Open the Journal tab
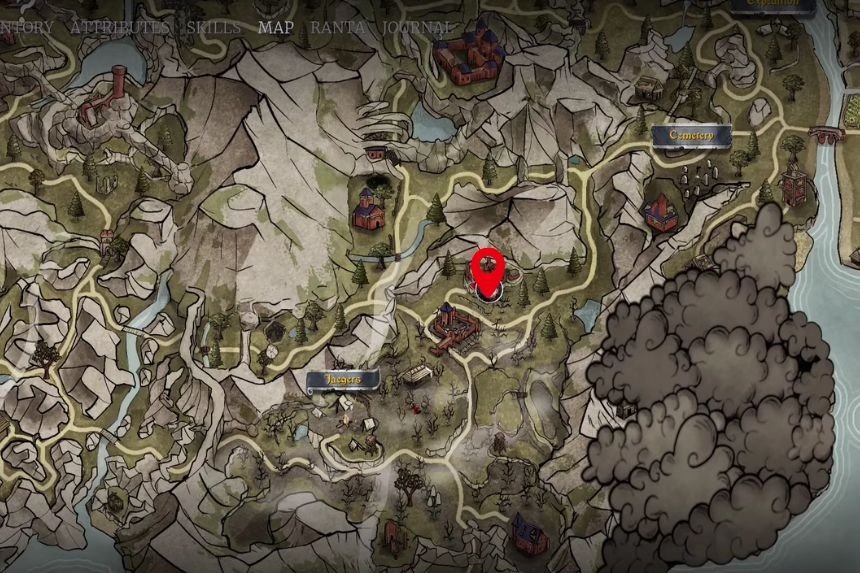The image size is (860, 573). (417, 27)
